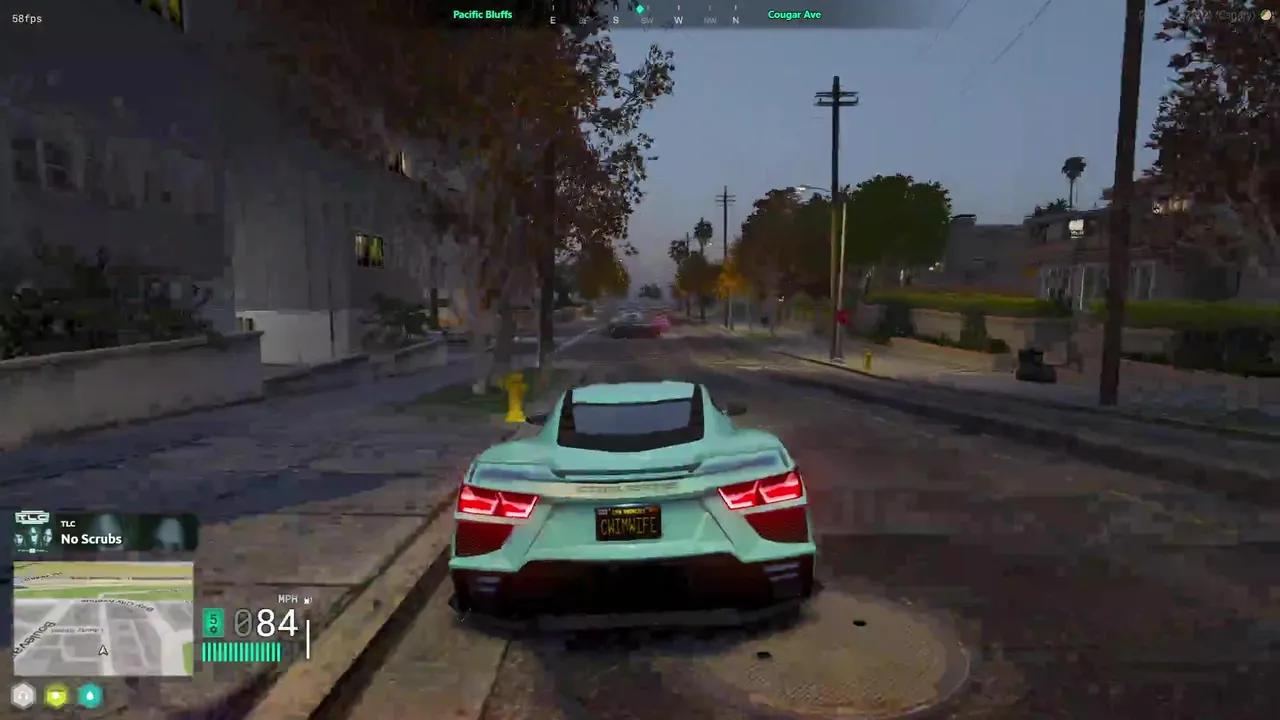Click the MPH speed readout
The image size is (1280, 720).
coord(265,623)
